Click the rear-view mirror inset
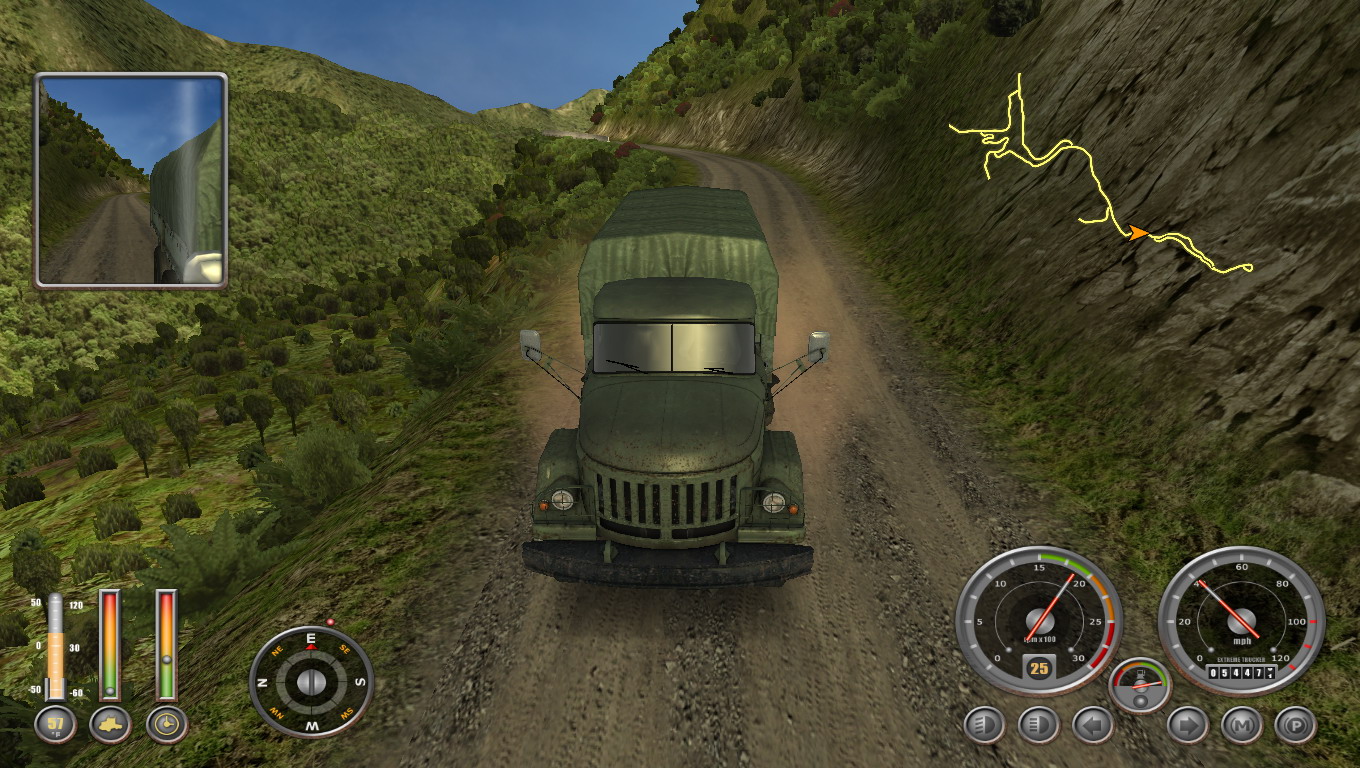1360x768 pixels. [x=131, y=181]
